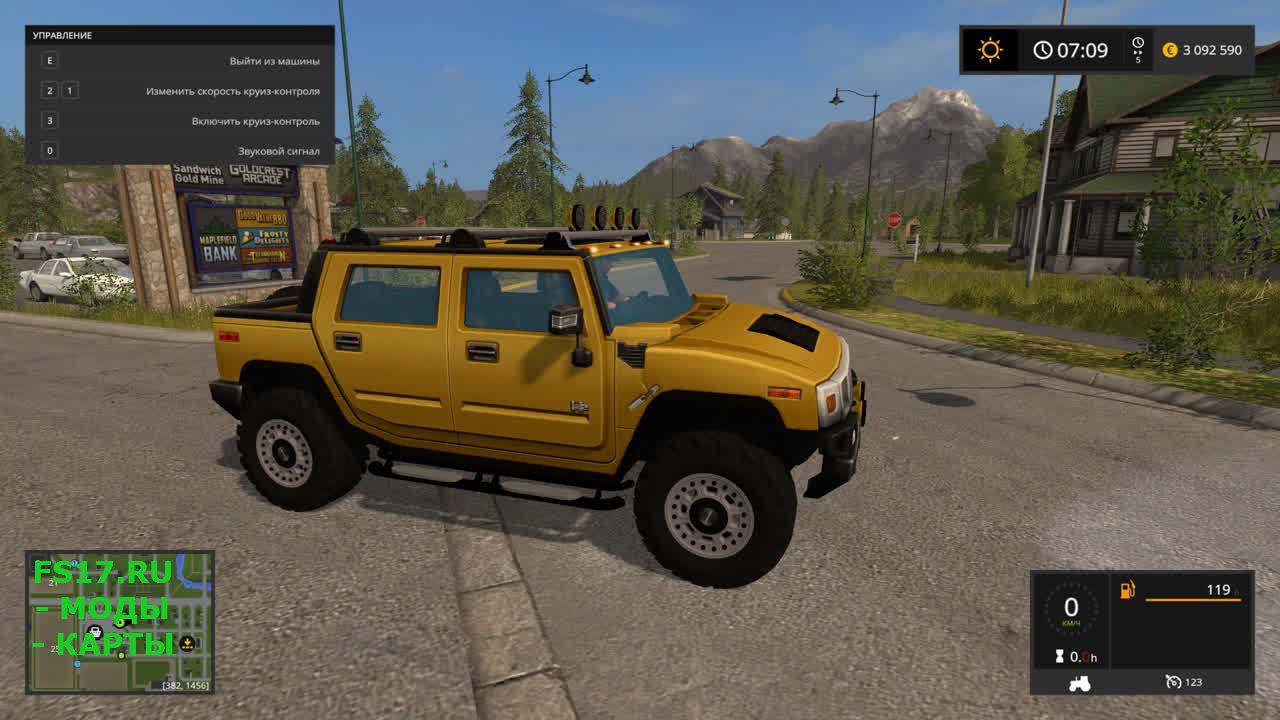
Task: Click the tractor icon under the speedometer
Action: click(x=1079, y=683)
